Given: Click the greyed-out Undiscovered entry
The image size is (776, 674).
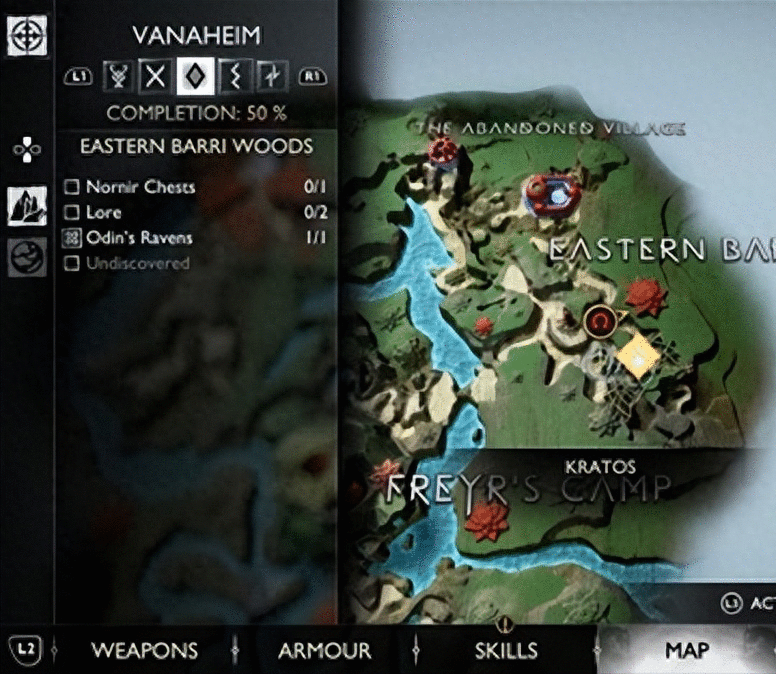Looking at the screenshot, I should coord(137,264).
